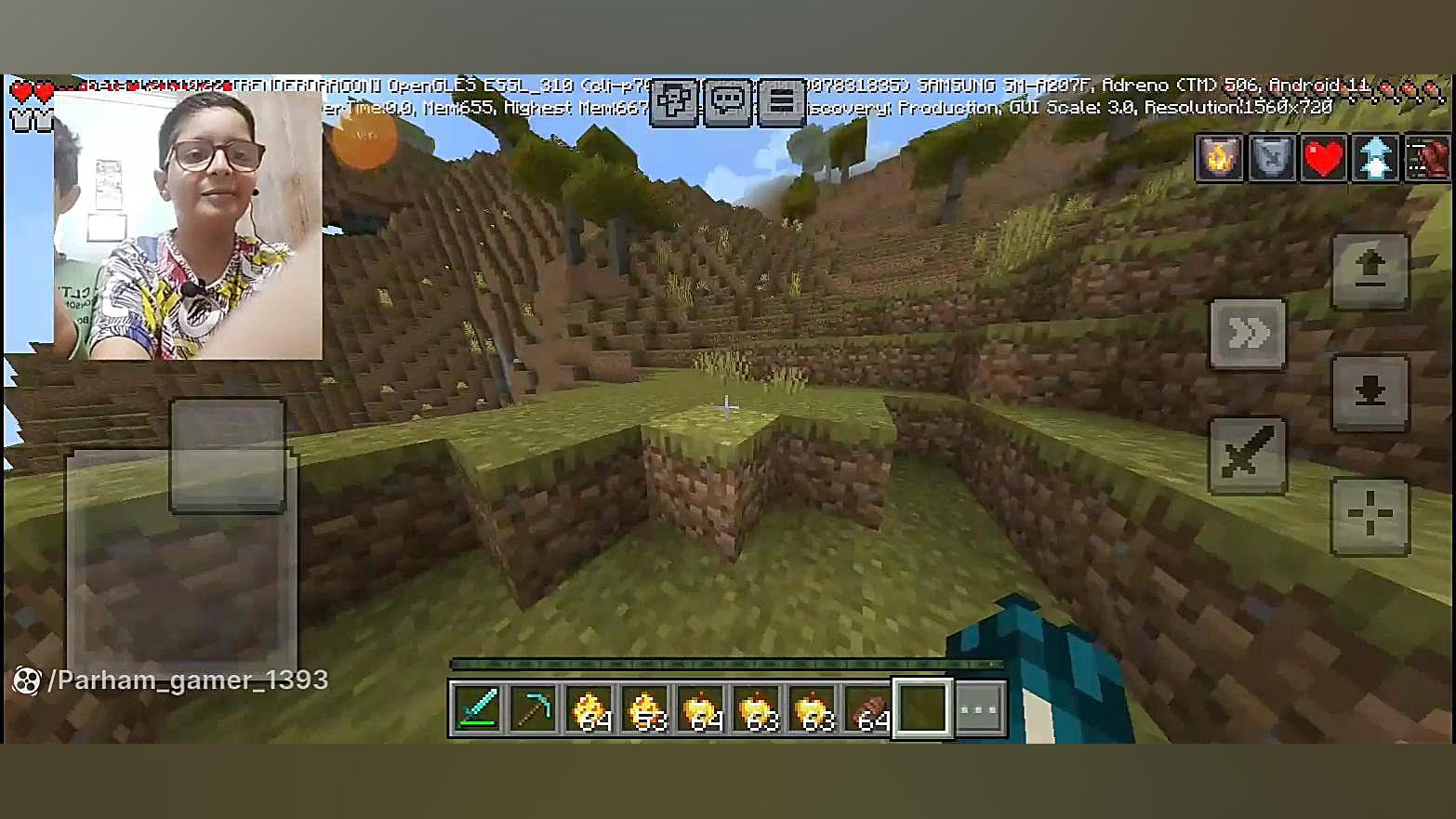
Task: Open the emote menu button
Action: [x=674, y=101]
